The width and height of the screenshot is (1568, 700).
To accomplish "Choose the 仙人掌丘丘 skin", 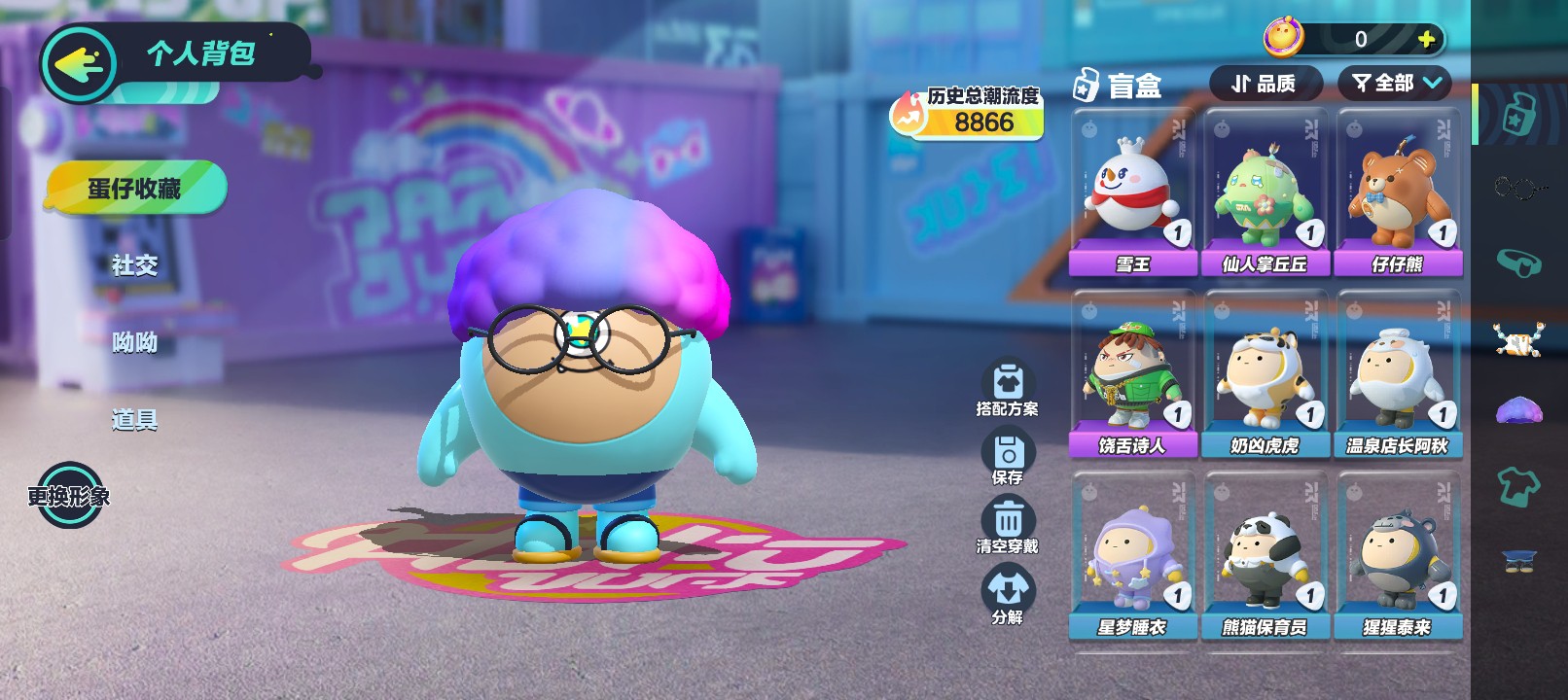I will 1265,192.
